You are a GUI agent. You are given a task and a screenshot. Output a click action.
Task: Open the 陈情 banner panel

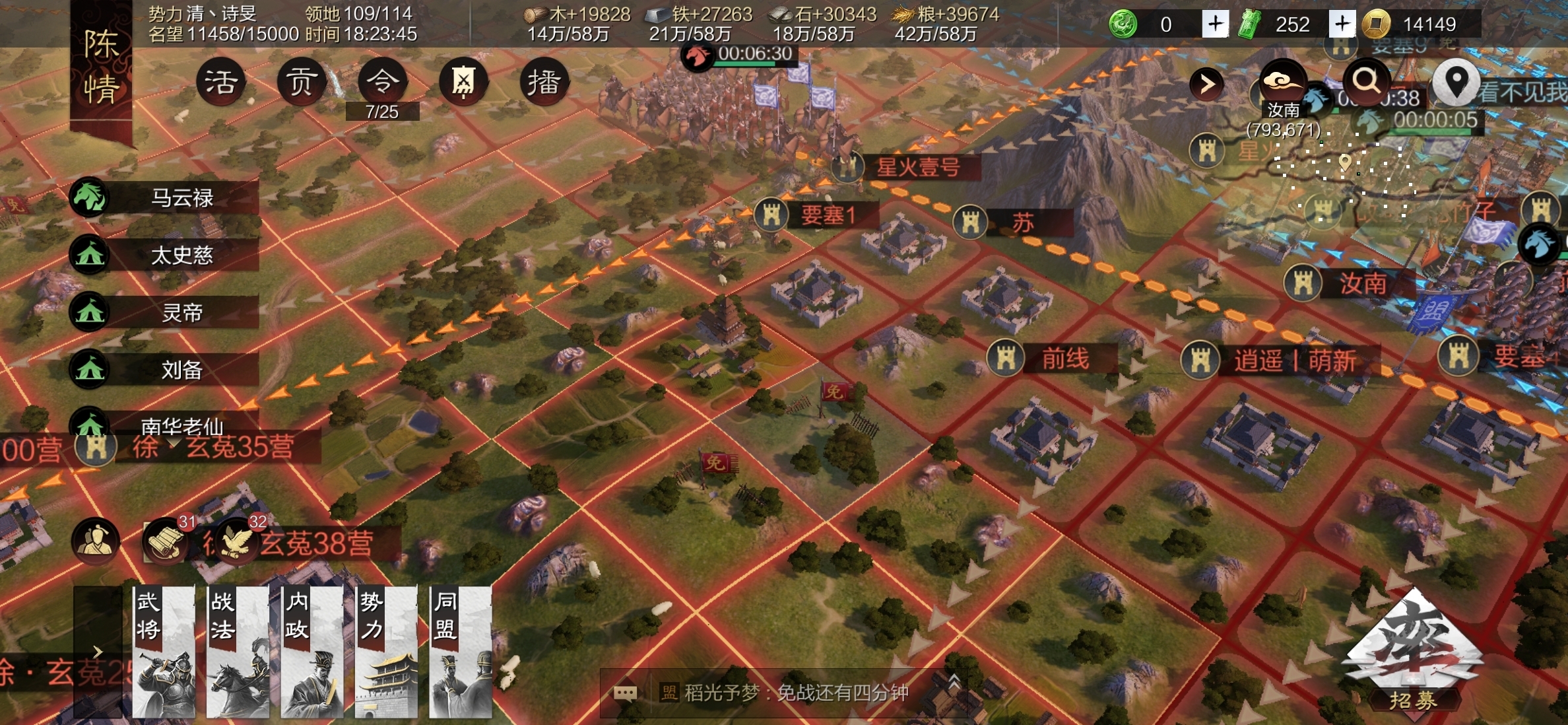coord(101,68)
